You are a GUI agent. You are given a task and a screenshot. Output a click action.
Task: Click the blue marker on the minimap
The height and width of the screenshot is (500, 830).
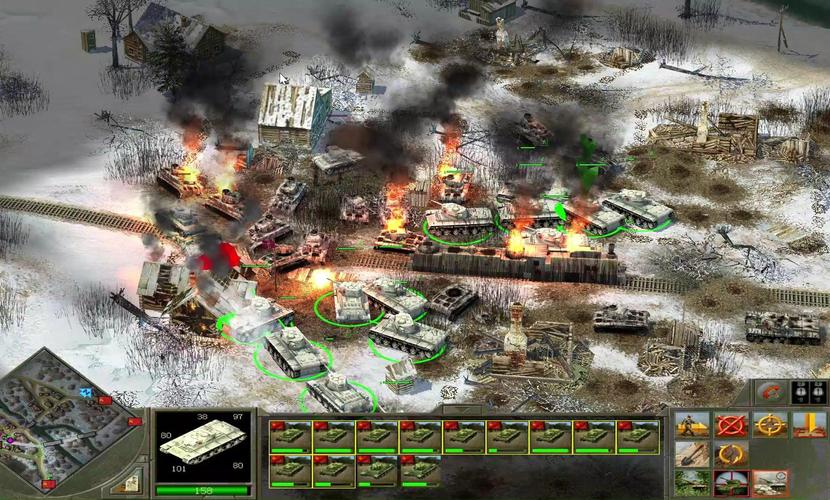tap(86, 393)
